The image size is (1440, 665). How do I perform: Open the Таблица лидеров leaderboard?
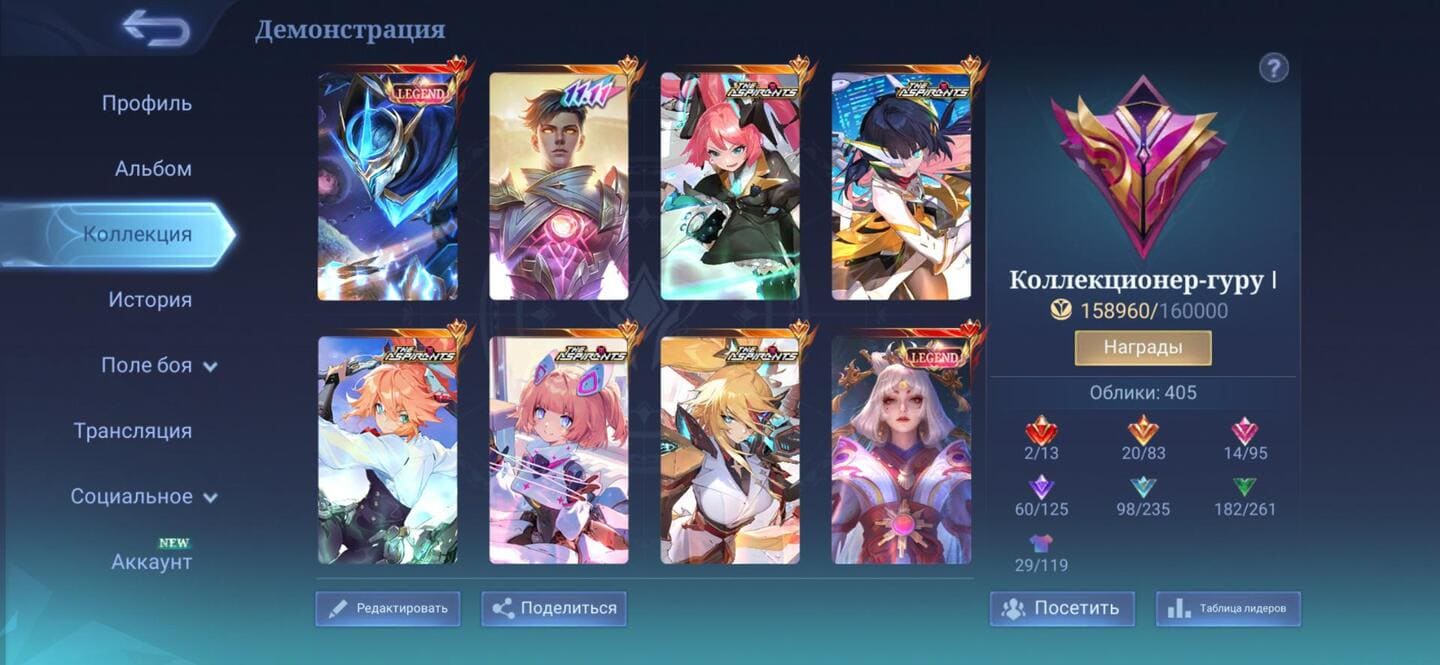[1228, 608]
